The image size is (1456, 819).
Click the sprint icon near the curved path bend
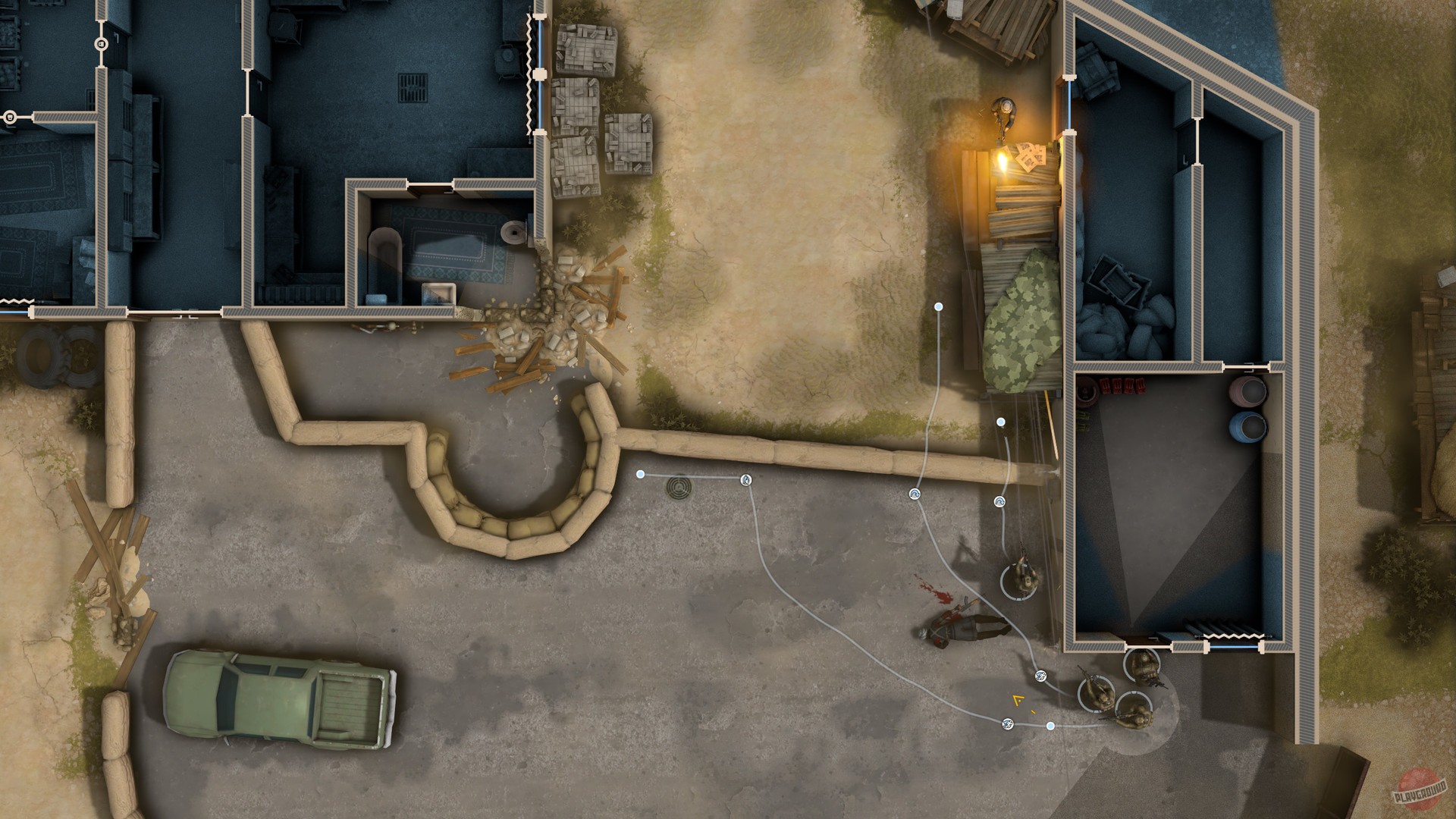tap(1040, 676)
